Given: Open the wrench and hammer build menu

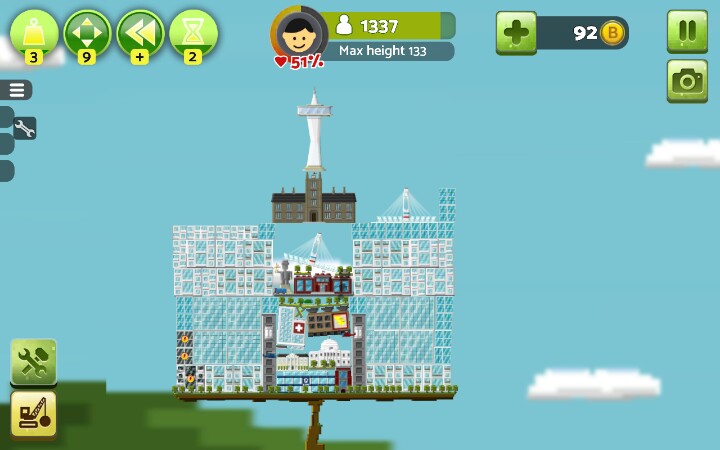Looking at the screenshot, I should coord(33,361).
